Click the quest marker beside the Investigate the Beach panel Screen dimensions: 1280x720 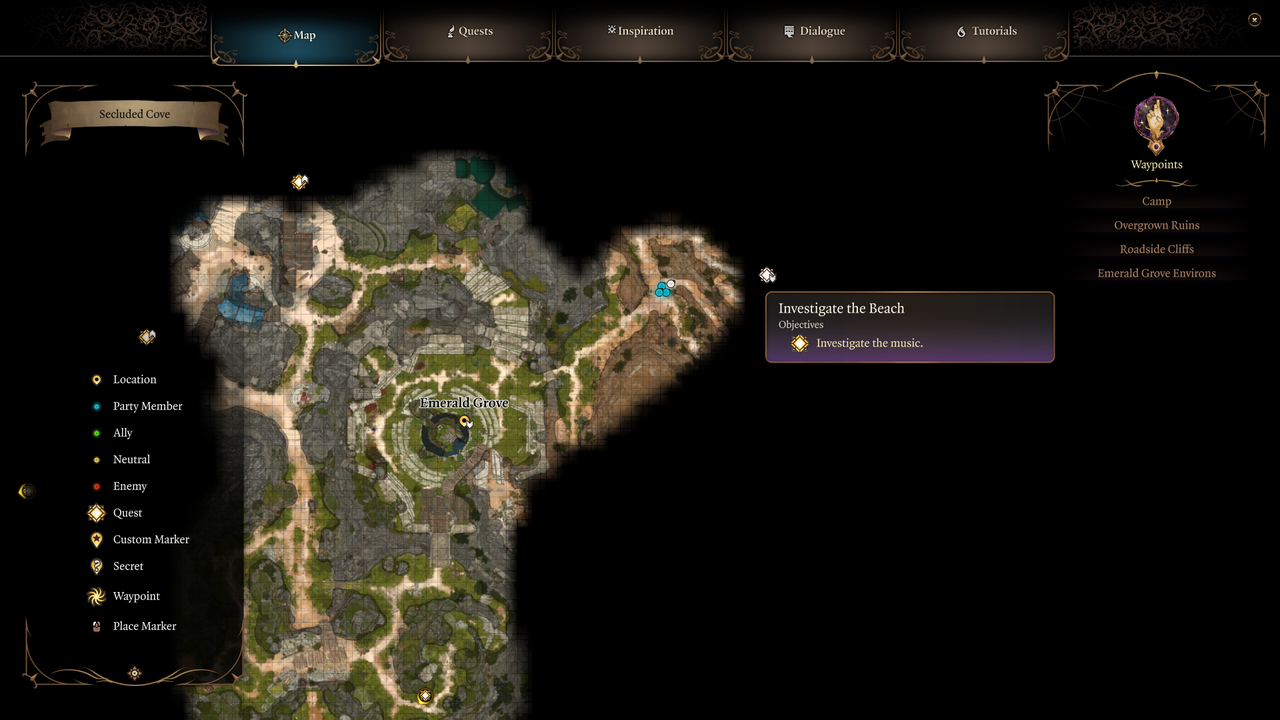pos(767,275)
